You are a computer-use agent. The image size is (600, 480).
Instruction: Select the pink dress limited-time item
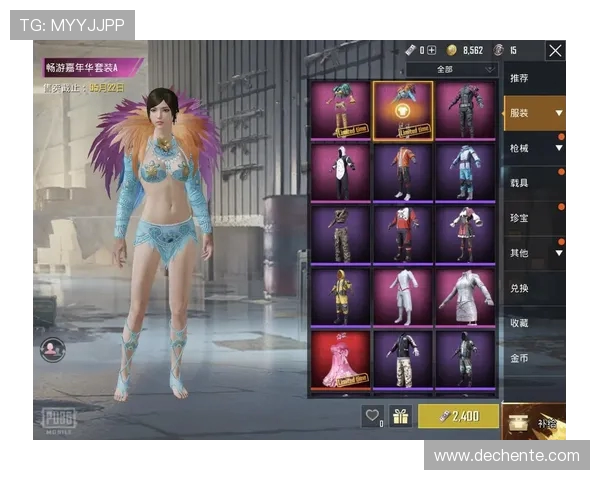point(340,359)
